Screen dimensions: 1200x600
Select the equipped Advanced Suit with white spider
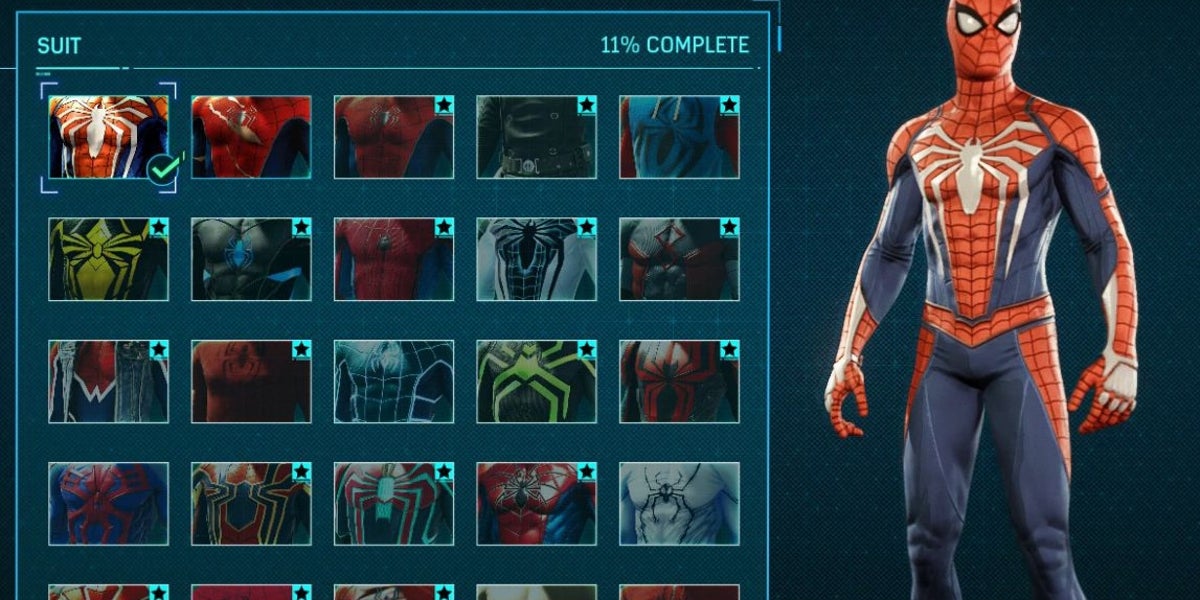(x=108, y=137)
